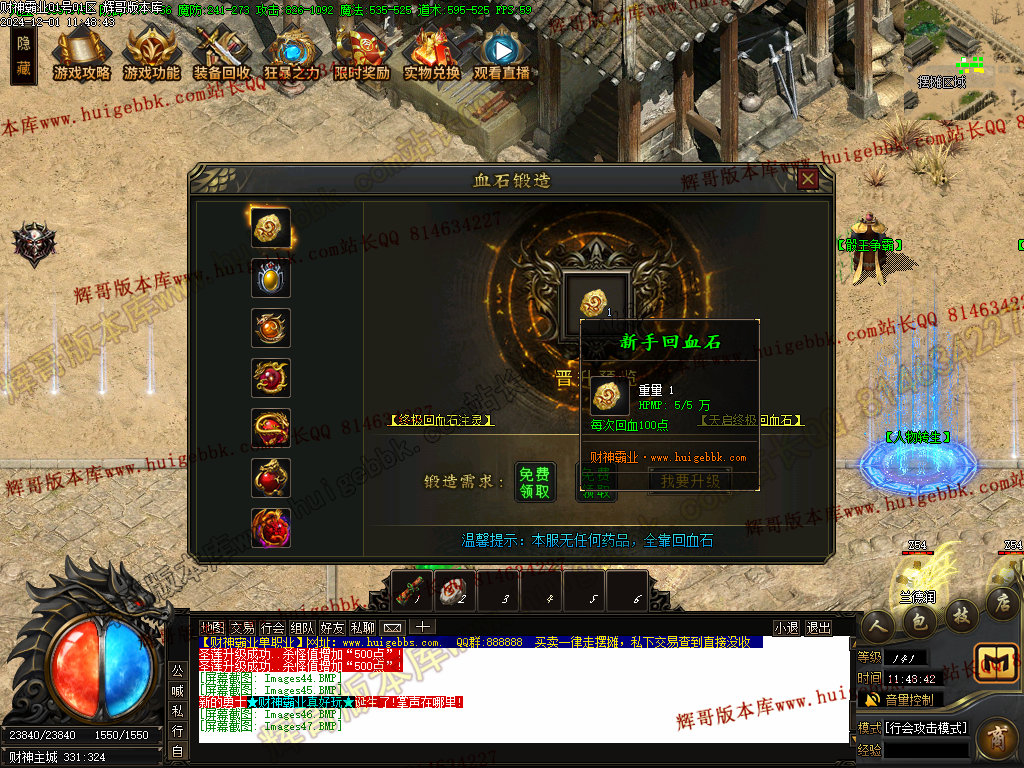Switch chat to the 行会 guild tab
Image resolution: width=1024 pixels, height=768 pixels.
[x=272, y=628]
